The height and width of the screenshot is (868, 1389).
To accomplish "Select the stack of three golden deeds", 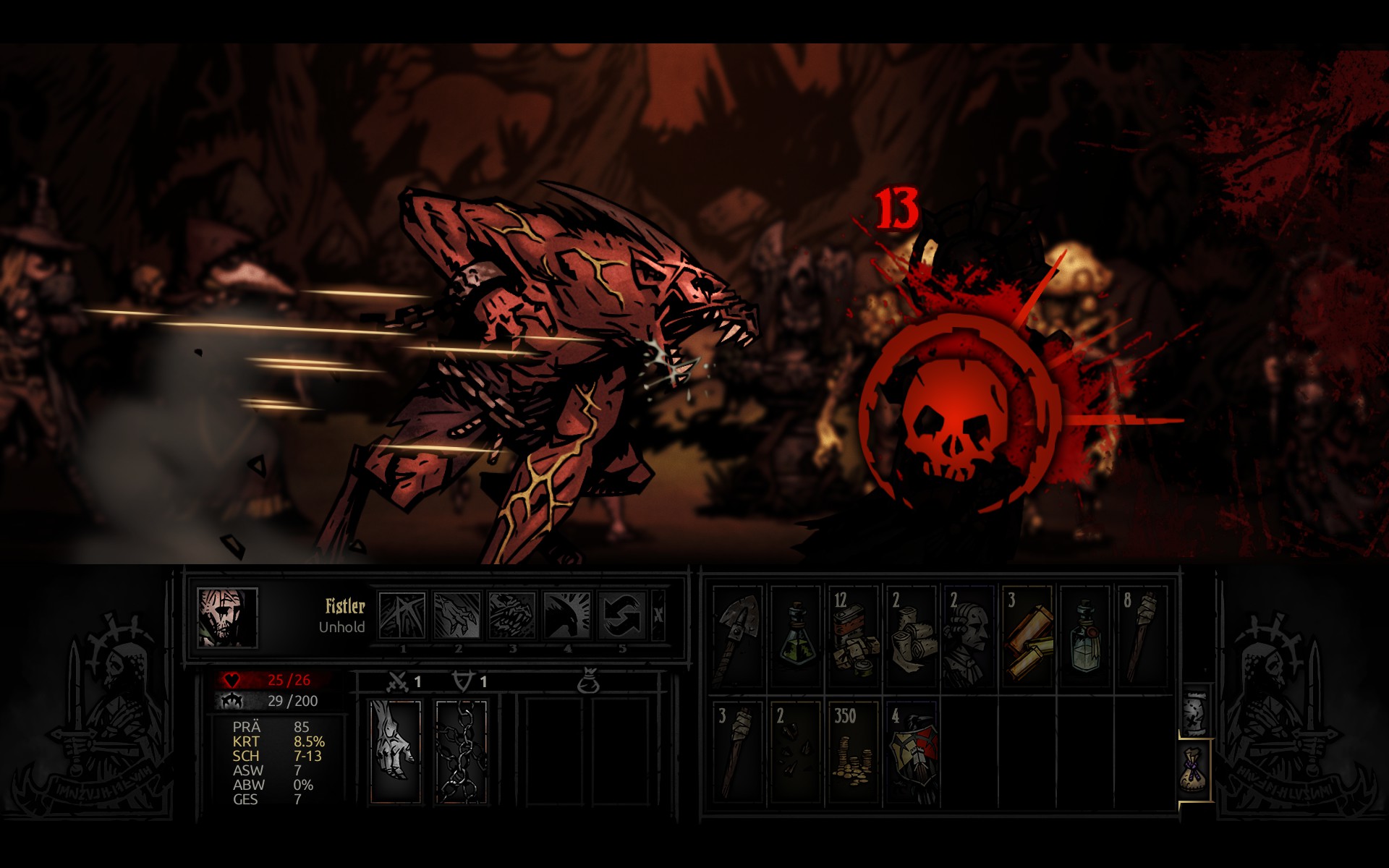I will (1027, 637).
